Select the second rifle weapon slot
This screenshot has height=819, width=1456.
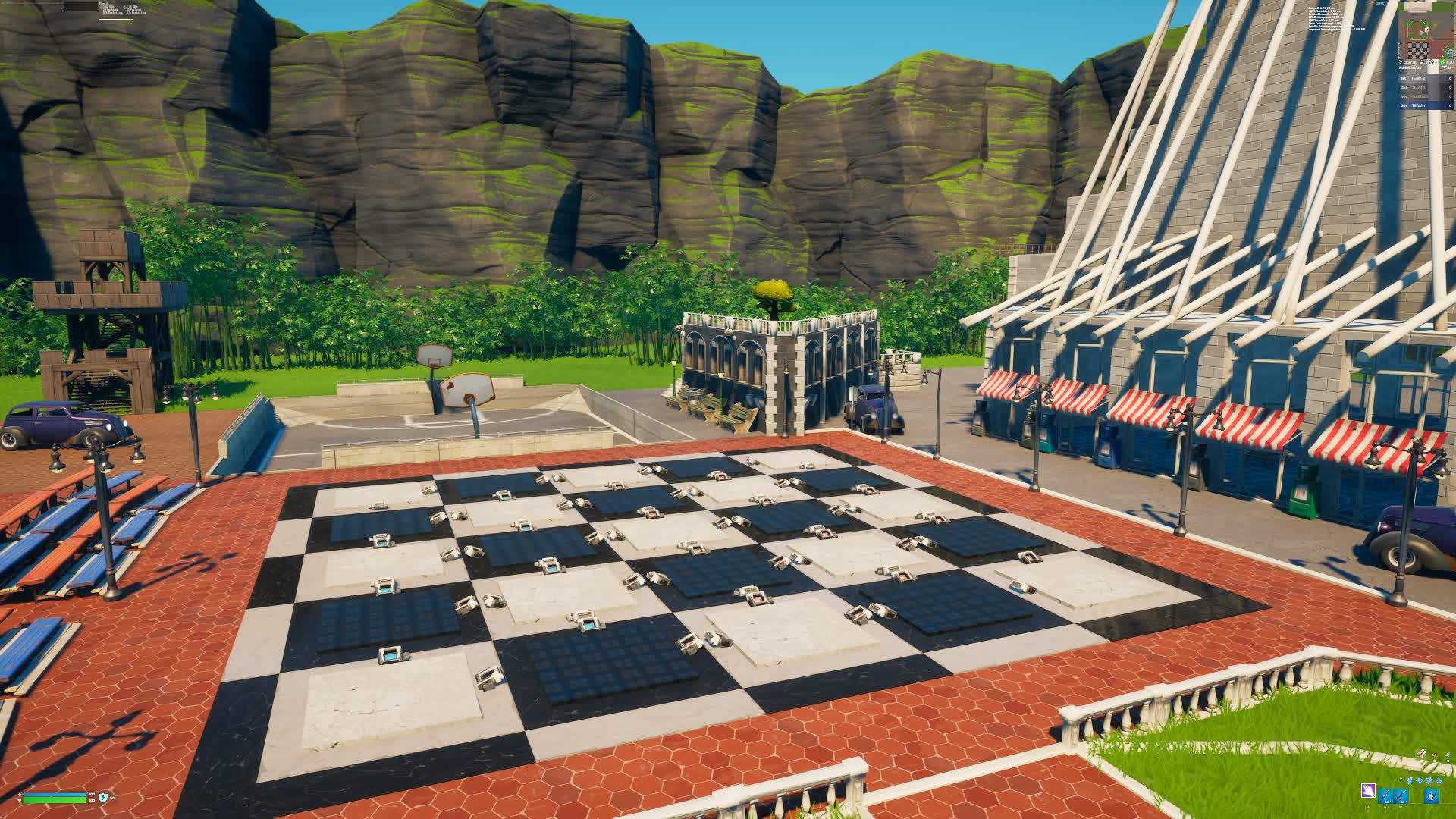1401,796
